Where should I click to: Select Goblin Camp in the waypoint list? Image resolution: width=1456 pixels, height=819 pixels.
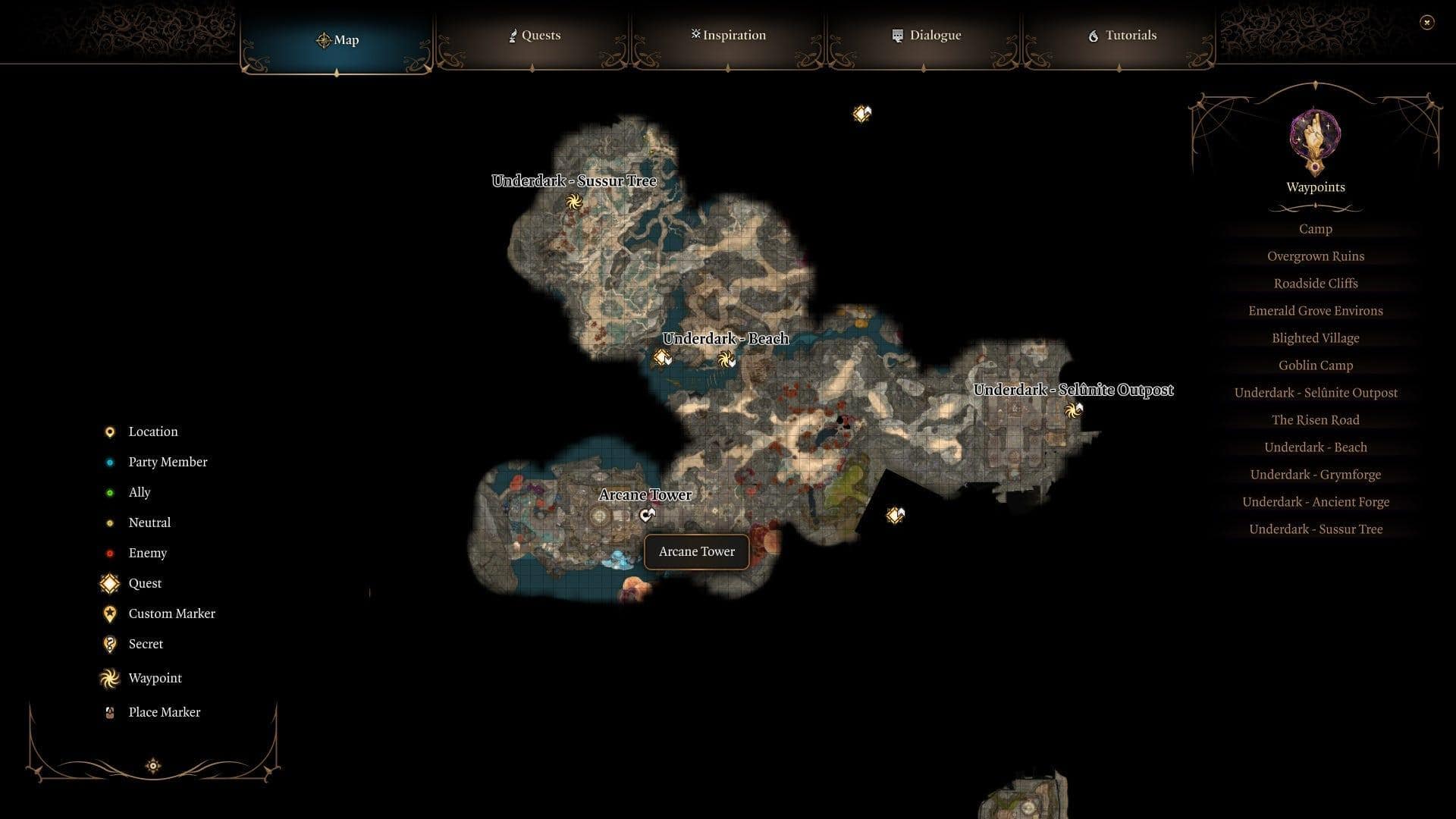(x=1315, y=366)
